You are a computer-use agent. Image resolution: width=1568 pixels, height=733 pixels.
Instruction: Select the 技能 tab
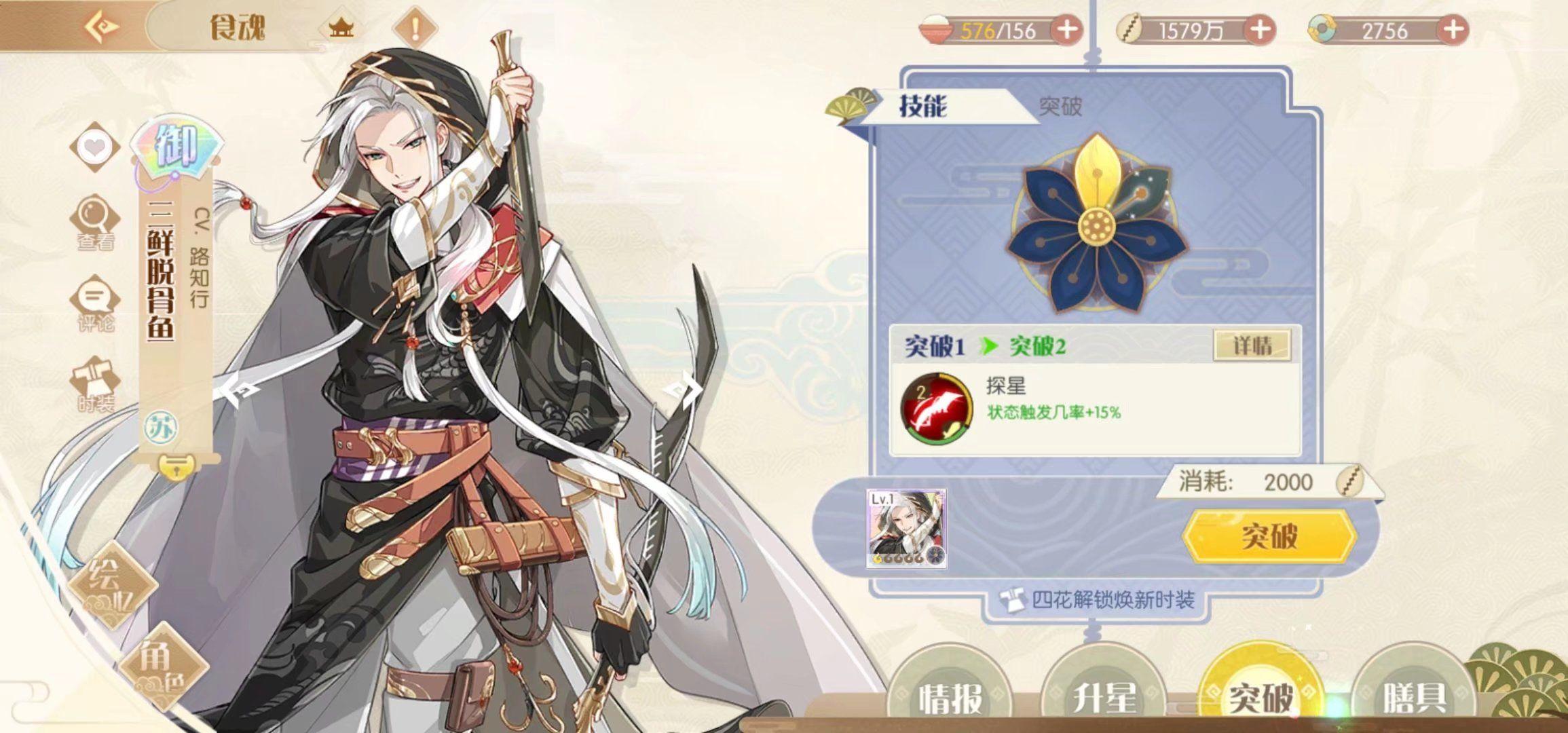923,106
